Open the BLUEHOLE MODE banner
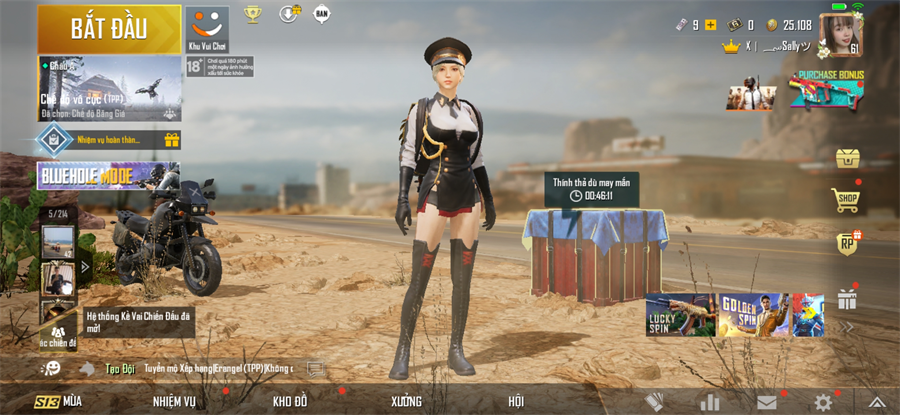The image size is (900, 415). coord(108,176)
